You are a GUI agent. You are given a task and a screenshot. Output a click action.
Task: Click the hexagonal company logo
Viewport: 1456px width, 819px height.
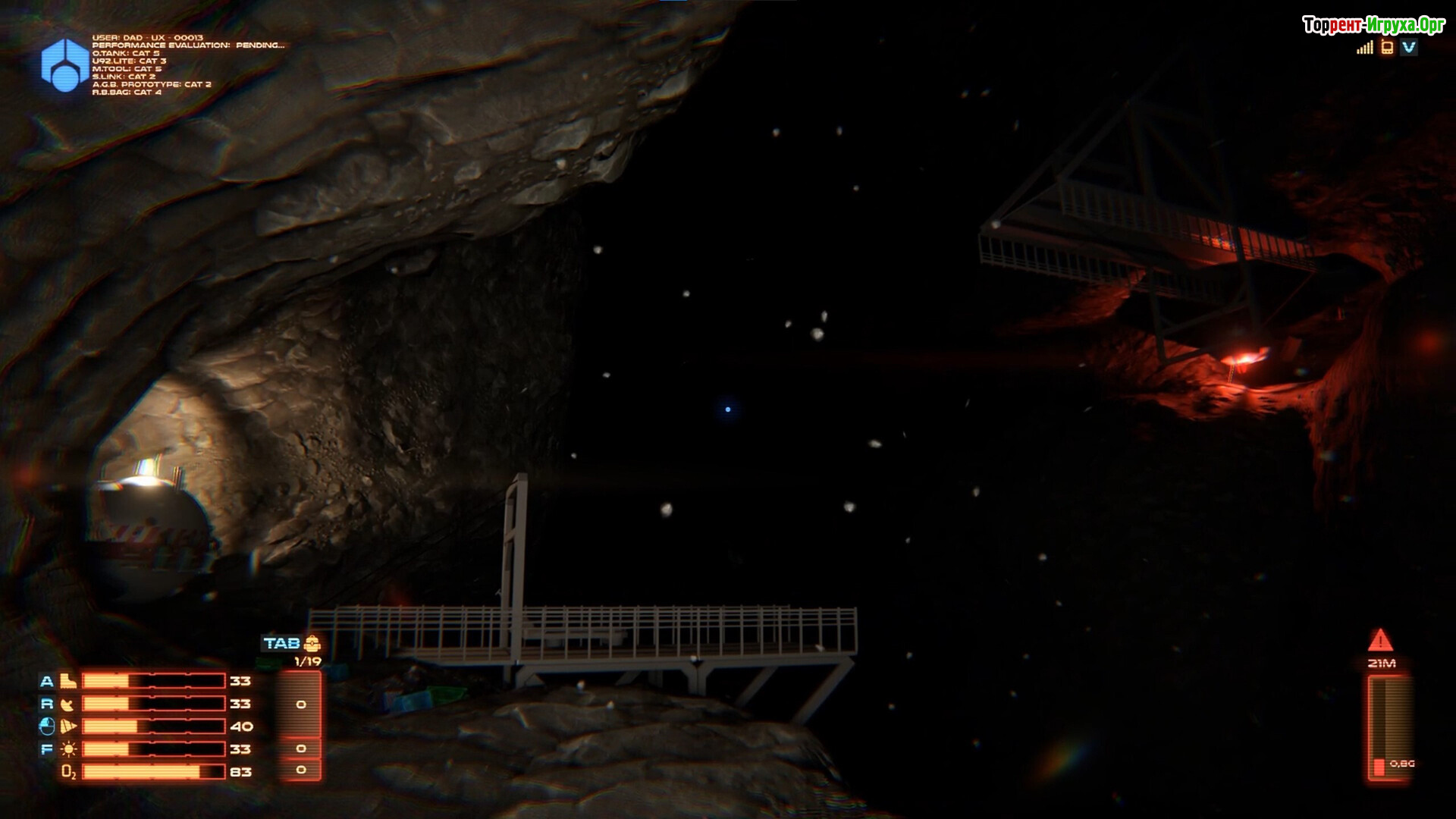[64, 64]
